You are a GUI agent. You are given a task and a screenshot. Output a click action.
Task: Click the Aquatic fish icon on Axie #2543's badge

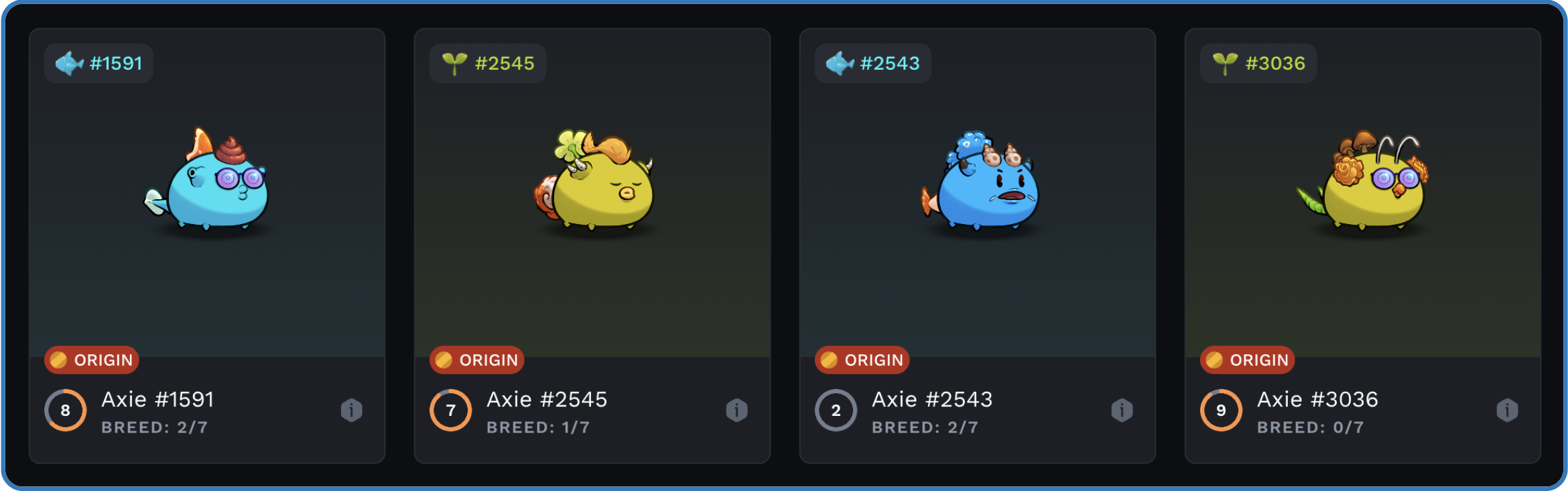click(839, 62)
